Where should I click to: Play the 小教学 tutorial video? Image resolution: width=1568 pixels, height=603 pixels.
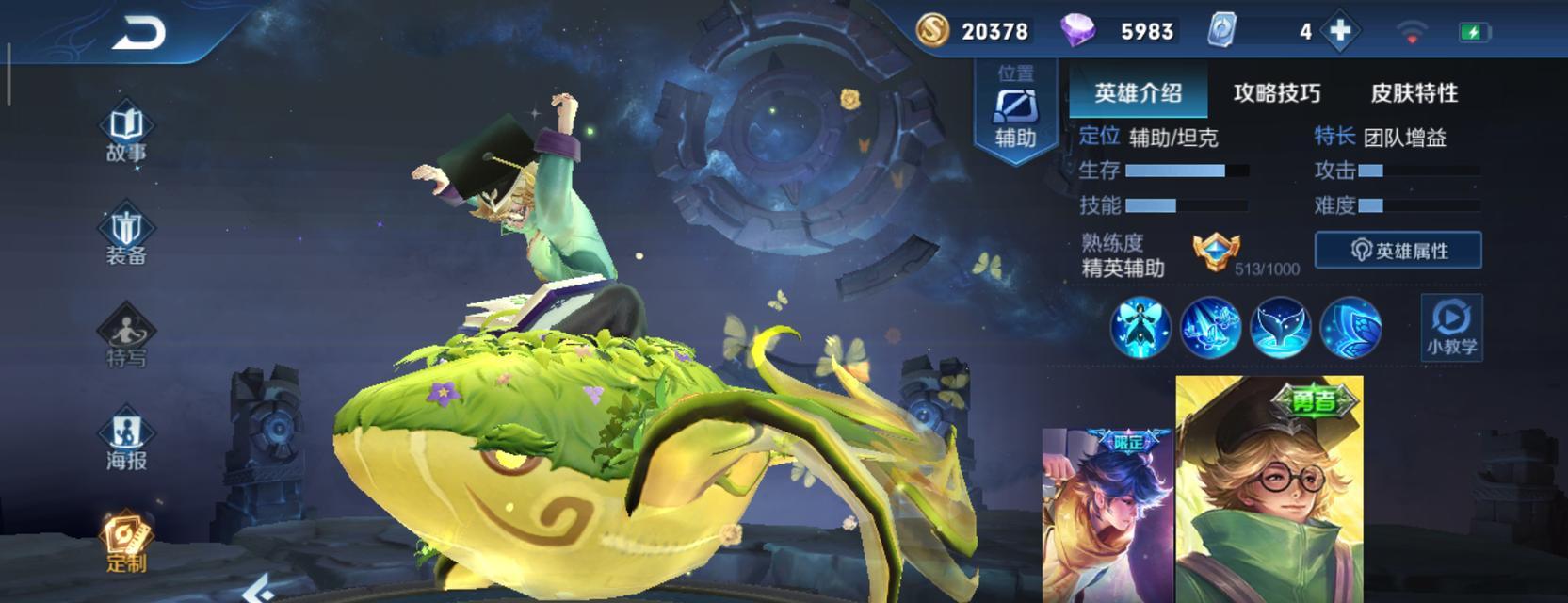[1451, 327]
